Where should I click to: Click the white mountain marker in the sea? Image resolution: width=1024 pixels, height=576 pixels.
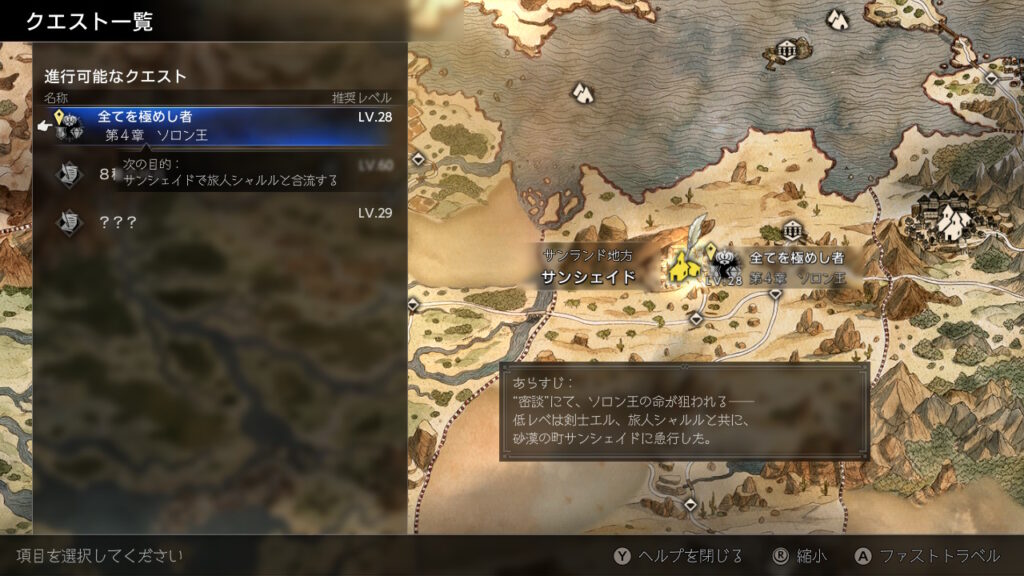(582, 93)
